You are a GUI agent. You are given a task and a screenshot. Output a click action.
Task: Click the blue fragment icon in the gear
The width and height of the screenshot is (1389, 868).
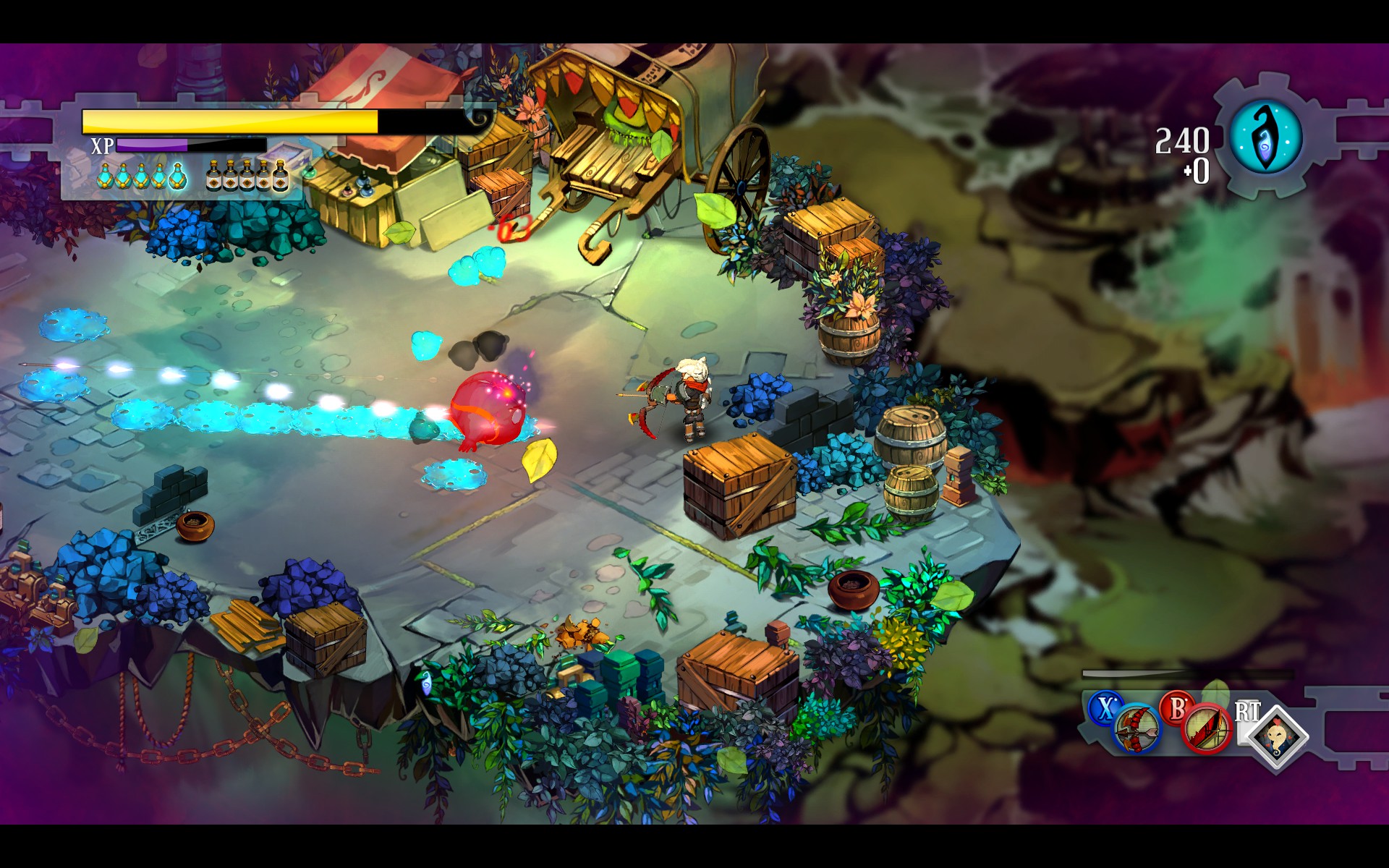pyautogui.click(x=1265, y=137)
